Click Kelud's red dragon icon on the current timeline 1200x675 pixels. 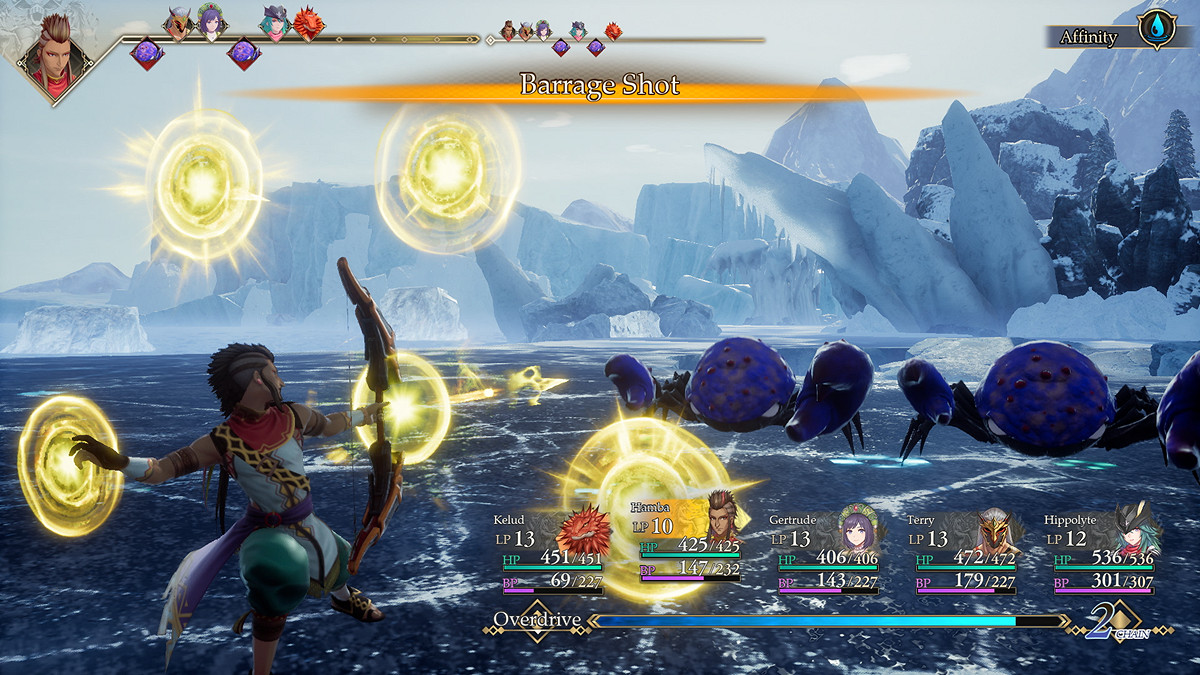pos(309,24)
